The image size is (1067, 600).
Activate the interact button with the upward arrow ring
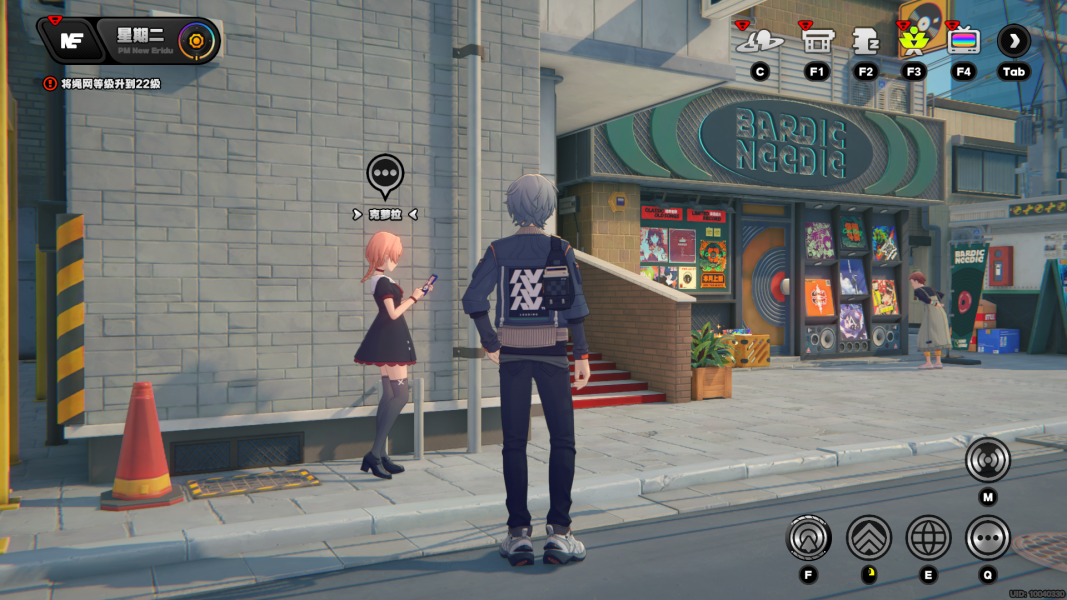coord(809,538)
